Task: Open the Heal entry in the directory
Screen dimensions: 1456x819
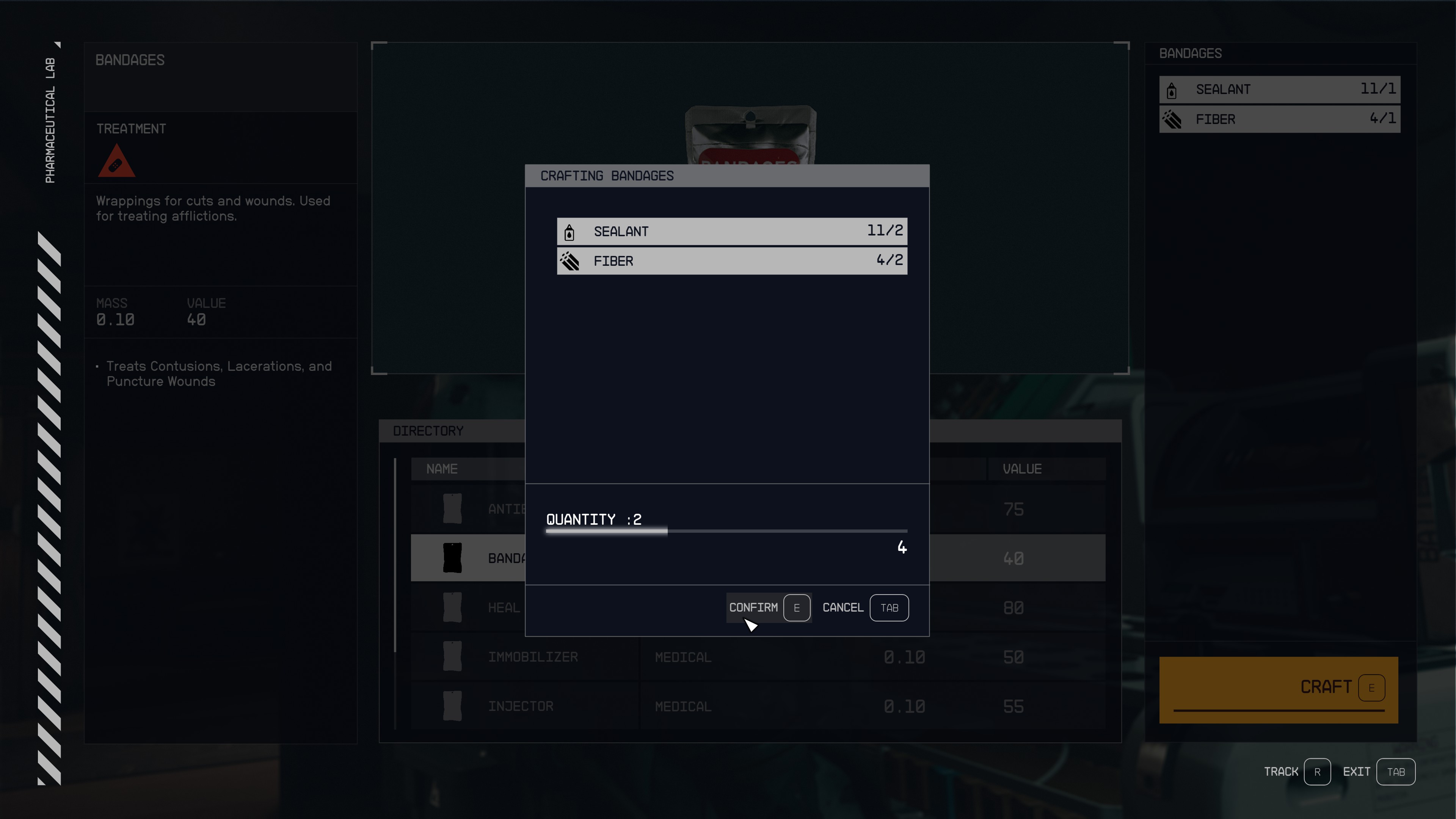Action: click(504, 607)
